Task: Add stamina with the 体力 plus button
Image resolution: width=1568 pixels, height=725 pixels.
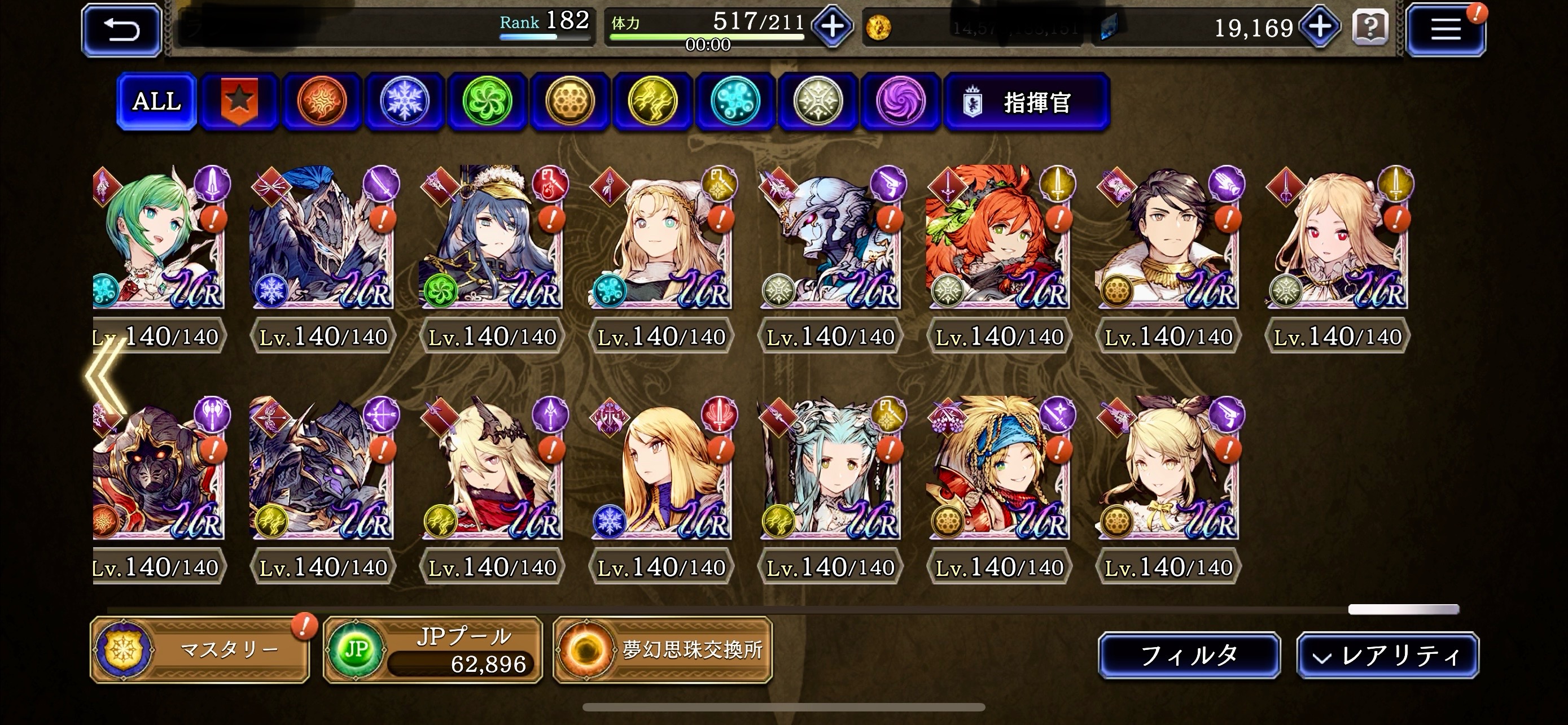Action: 832,28
